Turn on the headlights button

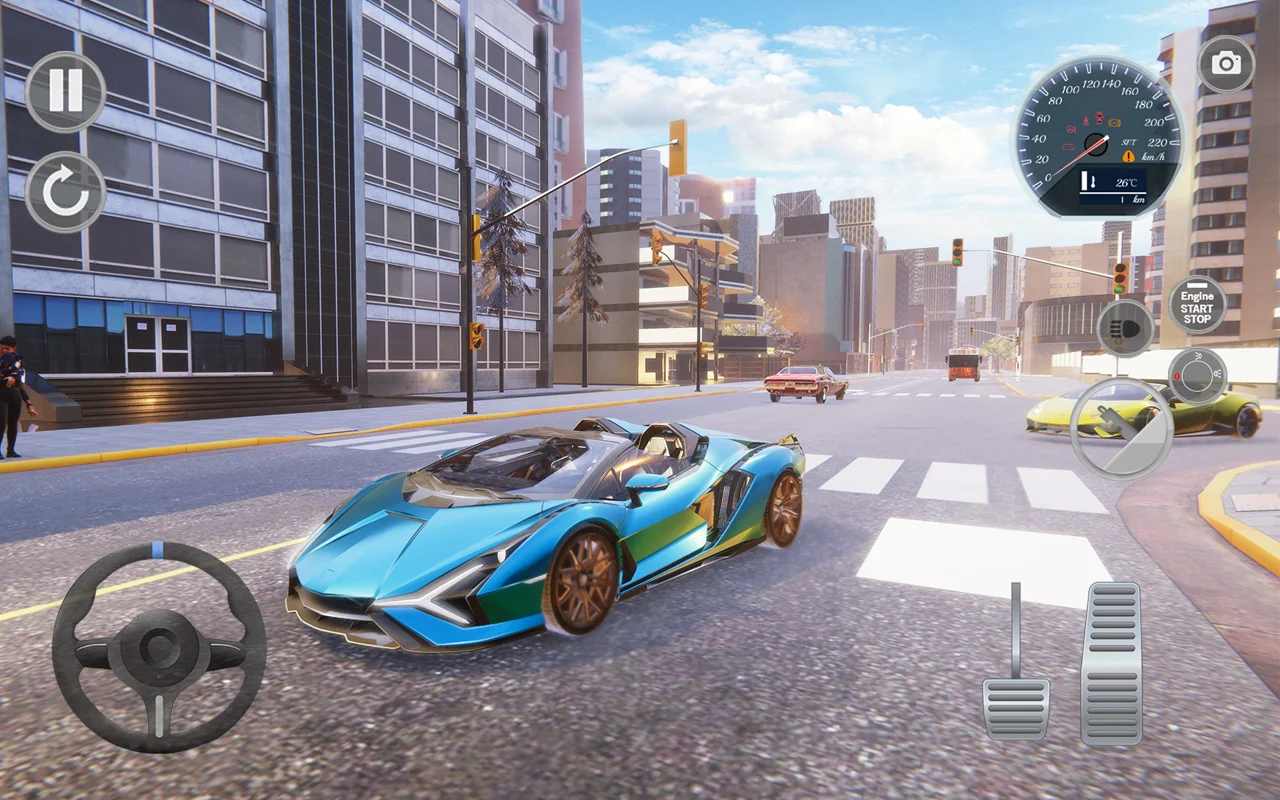coord(1125,328)
